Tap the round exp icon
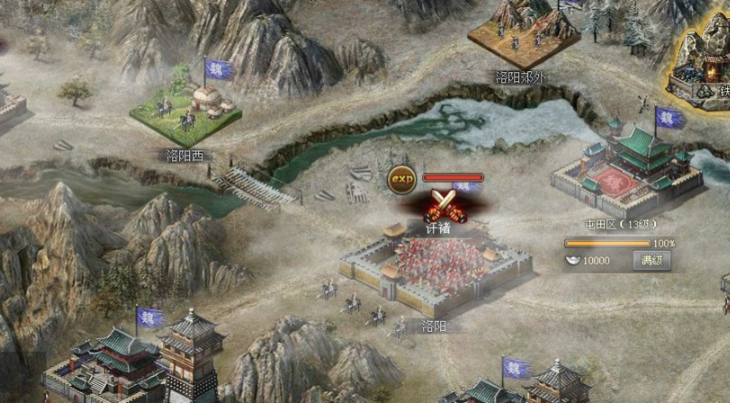The image size is (730, 403). click(x=402, y=178)
